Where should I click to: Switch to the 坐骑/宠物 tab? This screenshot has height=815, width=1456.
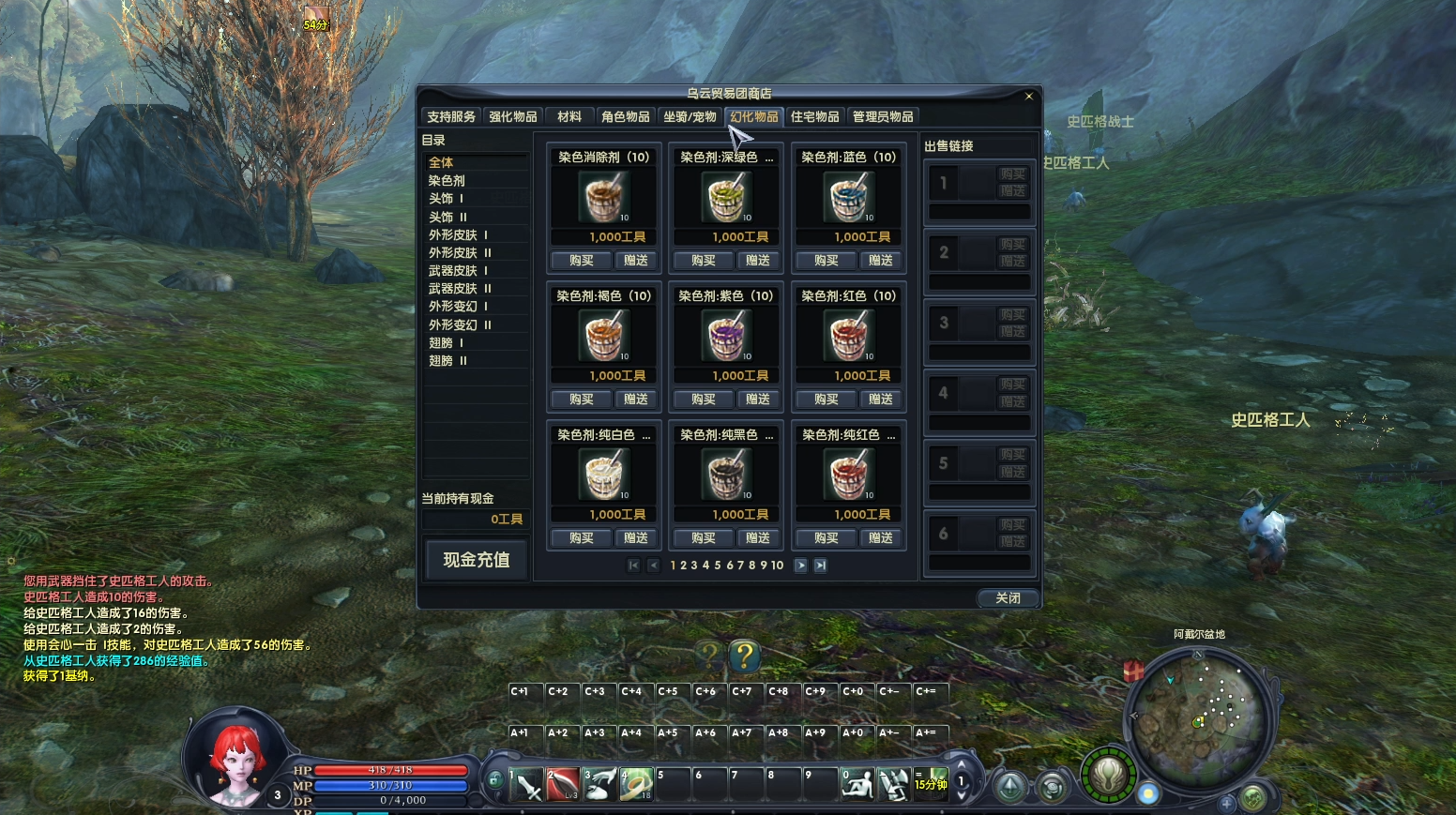click(x=690, y=116)
